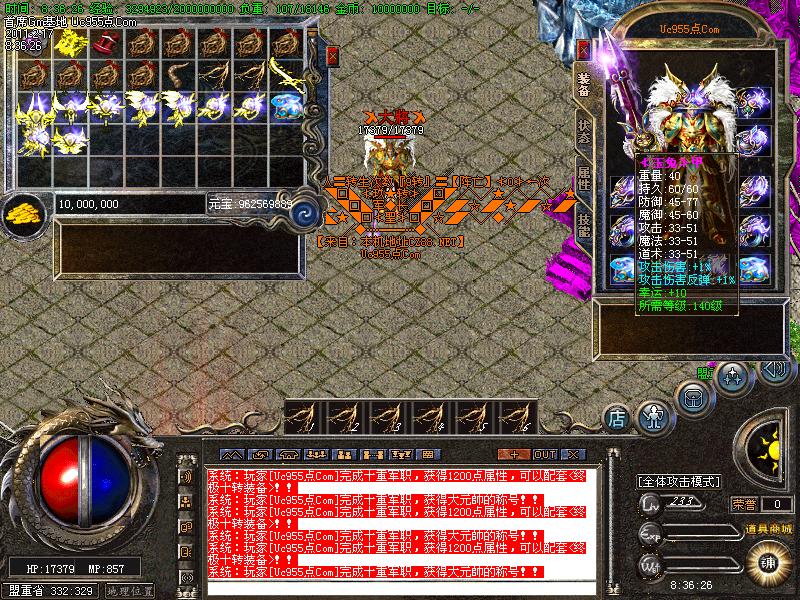Viewport: 800px width, 600px height.
Task: Open the 道具商城 item mall
Action: pyautogui.click(x=771, y=527)
